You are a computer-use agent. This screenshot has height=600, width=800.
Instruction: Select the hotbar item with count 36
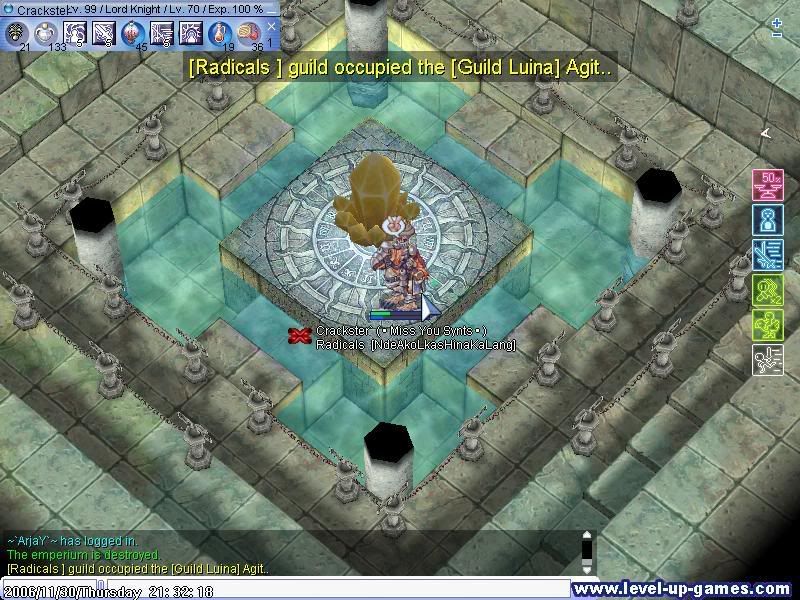tap(248, 33)
